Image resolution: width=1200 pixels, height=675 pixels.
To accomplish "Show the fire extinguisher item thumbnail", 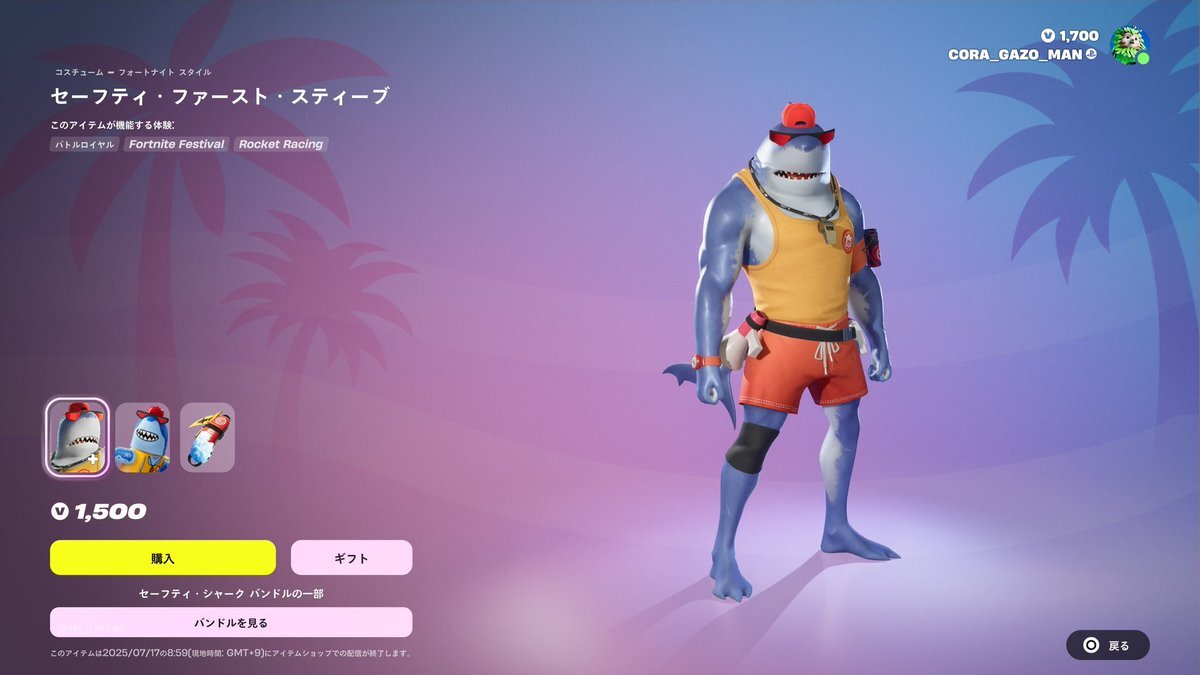I will pyautogui.click(x=207, y=437).
